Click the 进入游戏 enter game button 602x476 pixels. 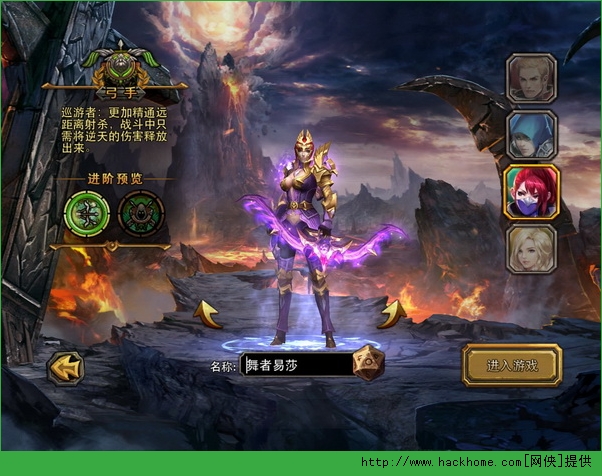tap(512, 365)
